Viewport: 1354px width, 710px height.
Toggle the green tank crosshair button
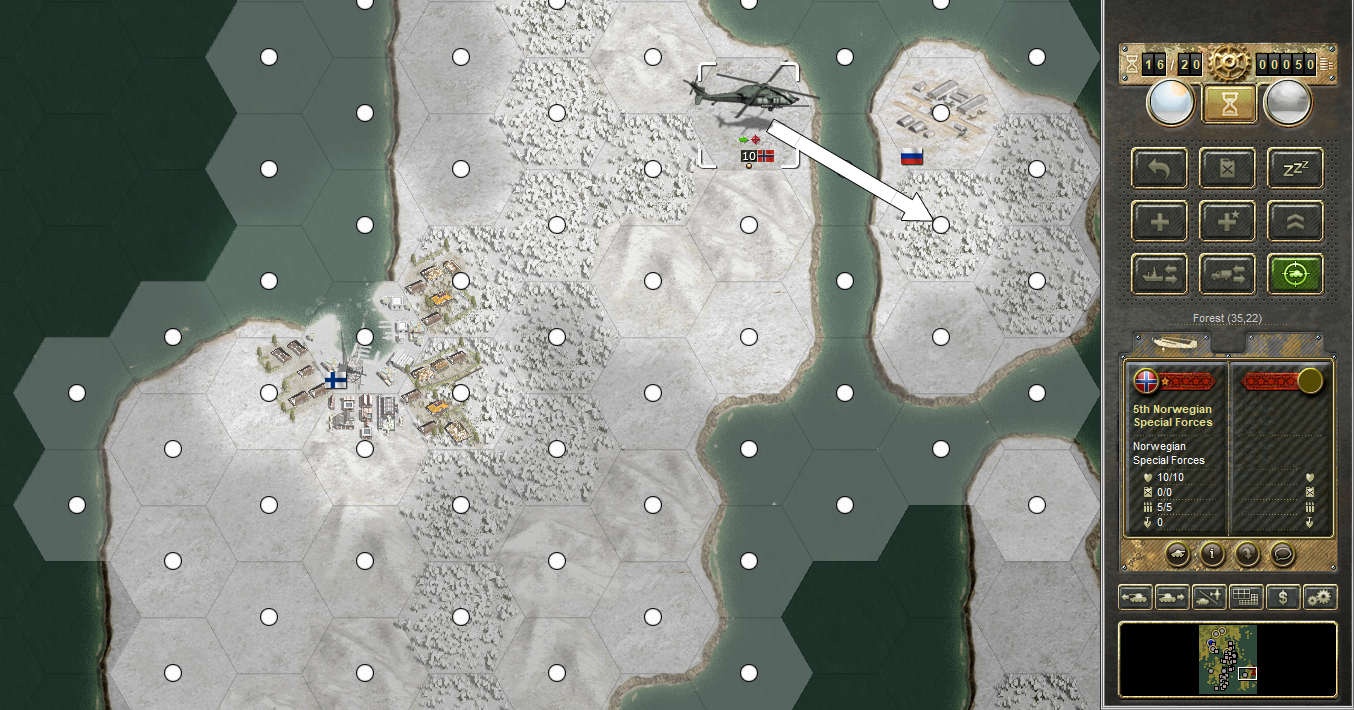point(1295,273)
